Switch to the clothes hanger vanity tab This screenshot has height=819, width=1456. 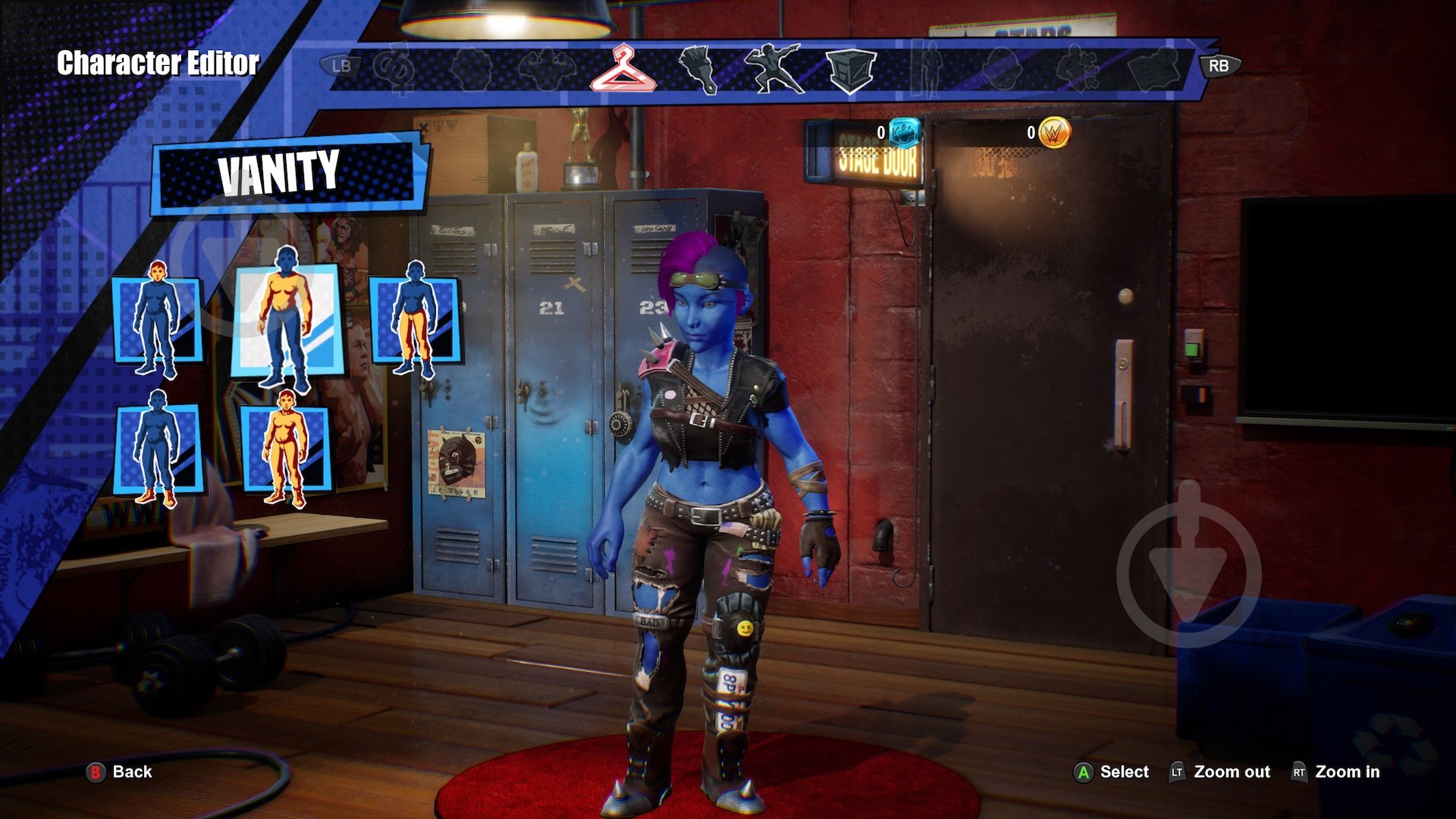click(x=623, y=68)
